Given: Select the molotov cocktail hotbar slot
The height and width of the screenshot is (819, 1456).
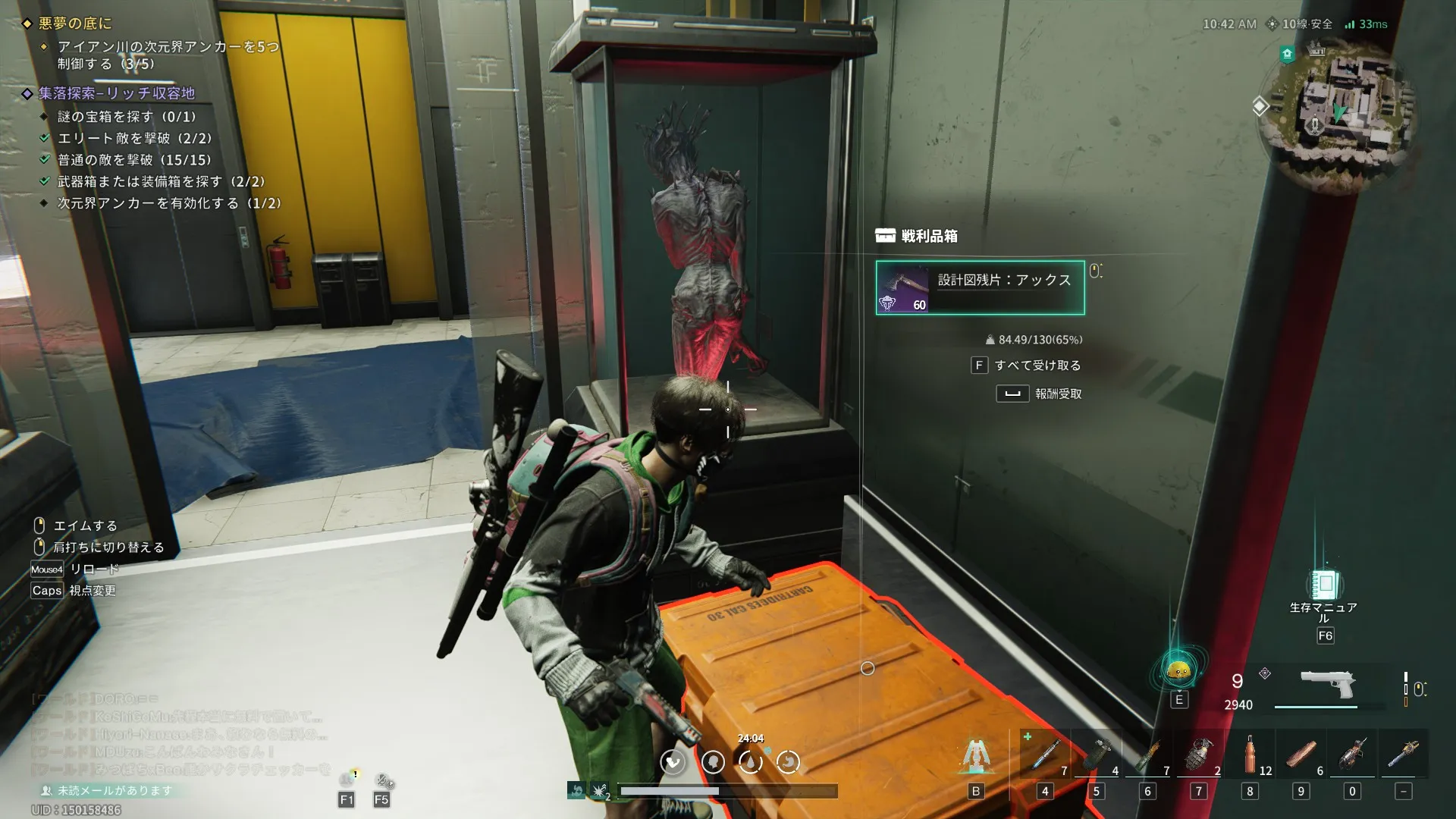Looking at the screenshot, I should click(1147, 755).
